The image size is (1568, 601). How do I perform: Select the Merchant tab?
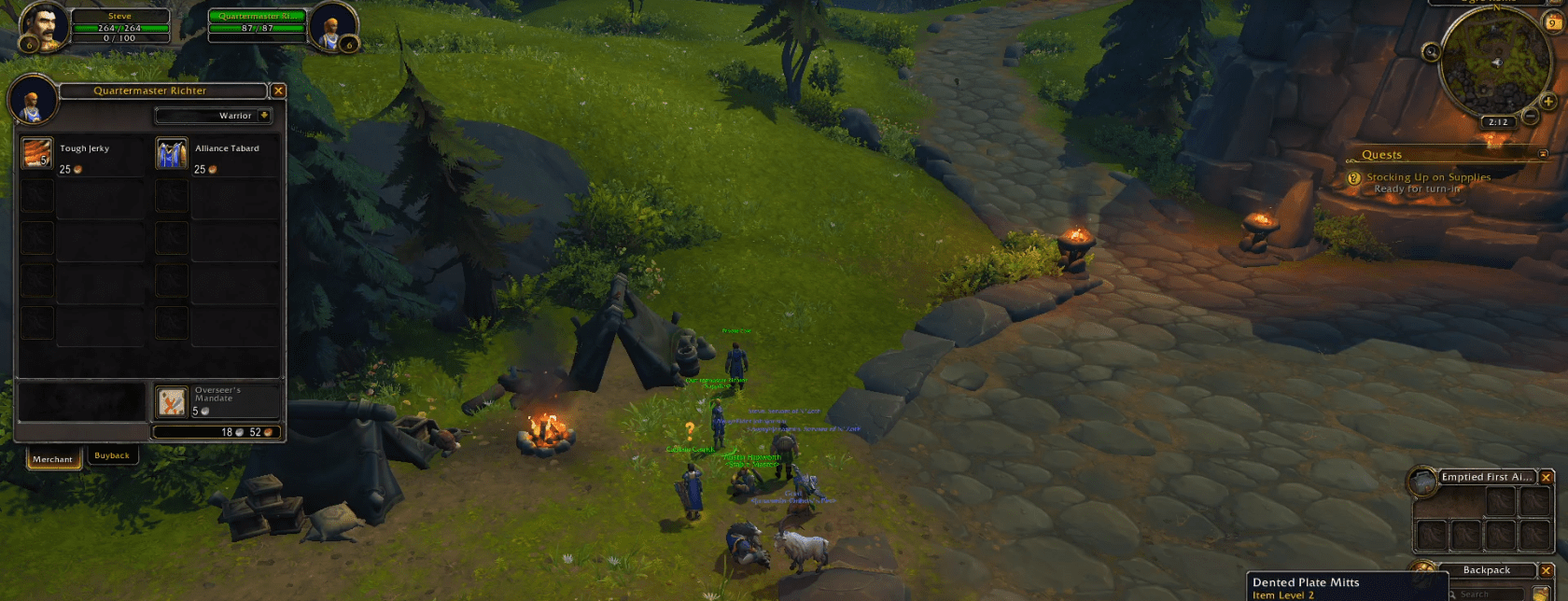click(x=52, y=458)
